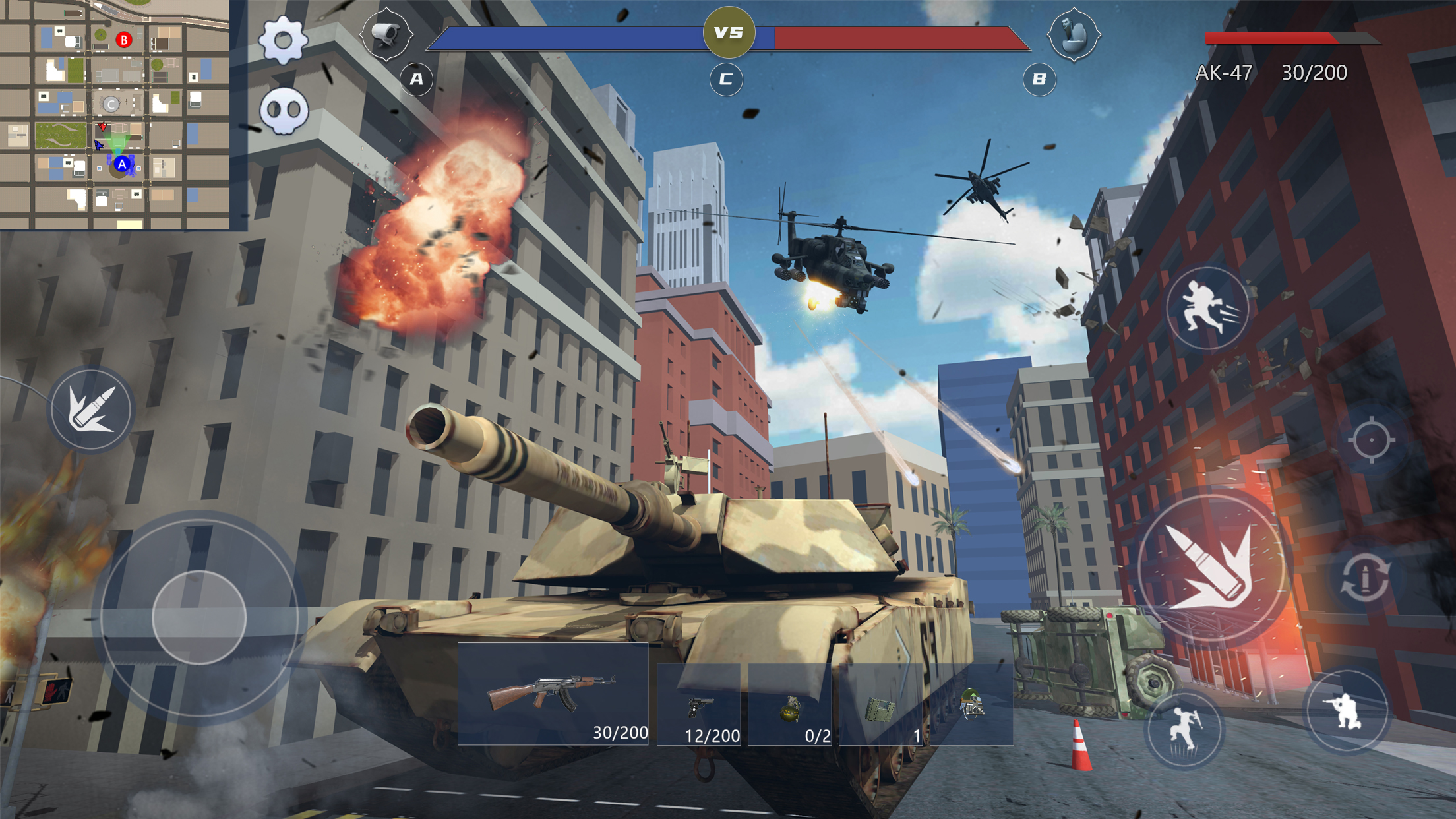
Task: Touch the virtual movement joystick
Action: (x=199, y=618)
